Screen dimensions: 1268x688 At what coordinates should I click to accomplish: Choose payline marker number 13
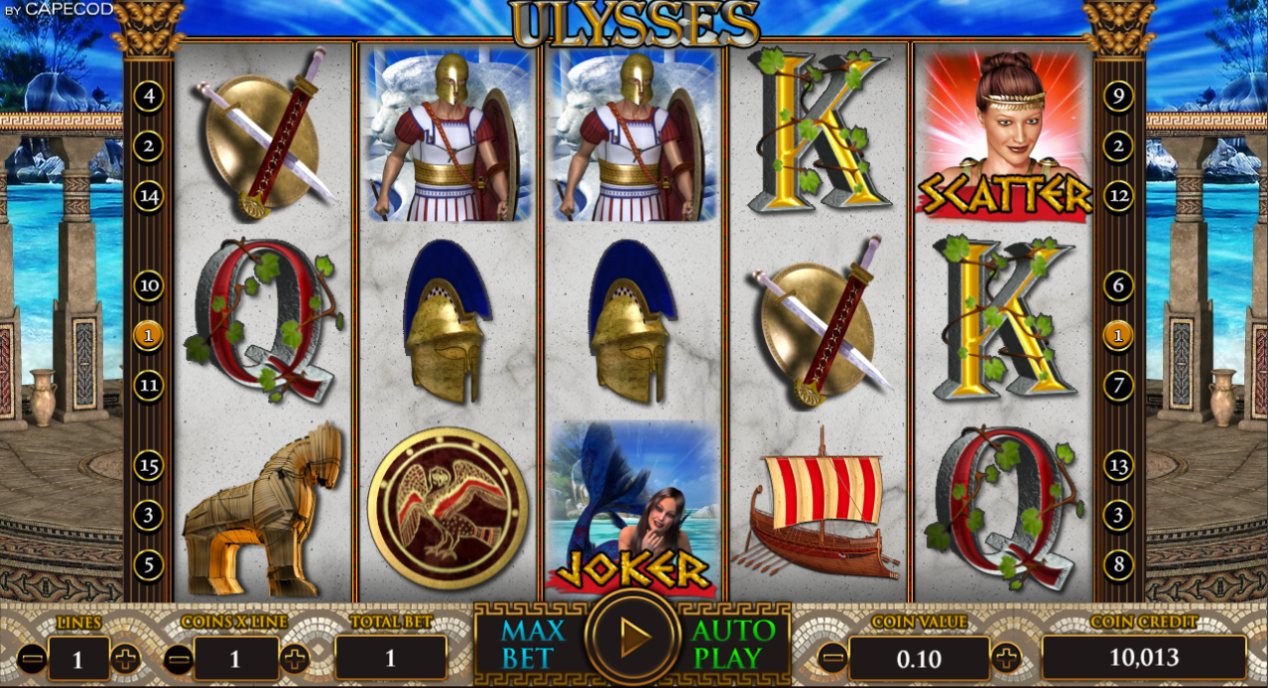pos(1118,465)
